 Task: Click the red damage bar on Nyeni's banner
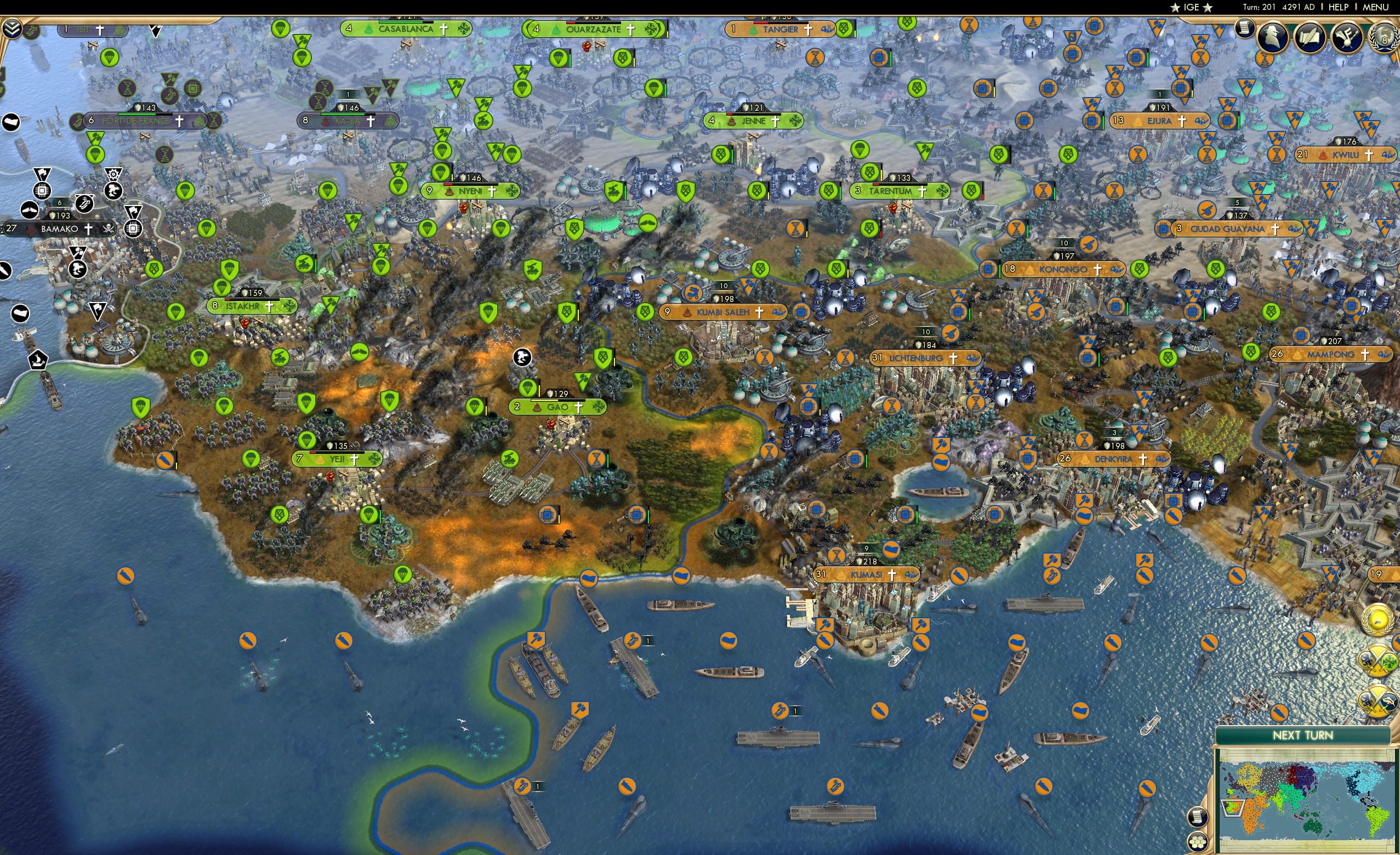tap(448, 185)
